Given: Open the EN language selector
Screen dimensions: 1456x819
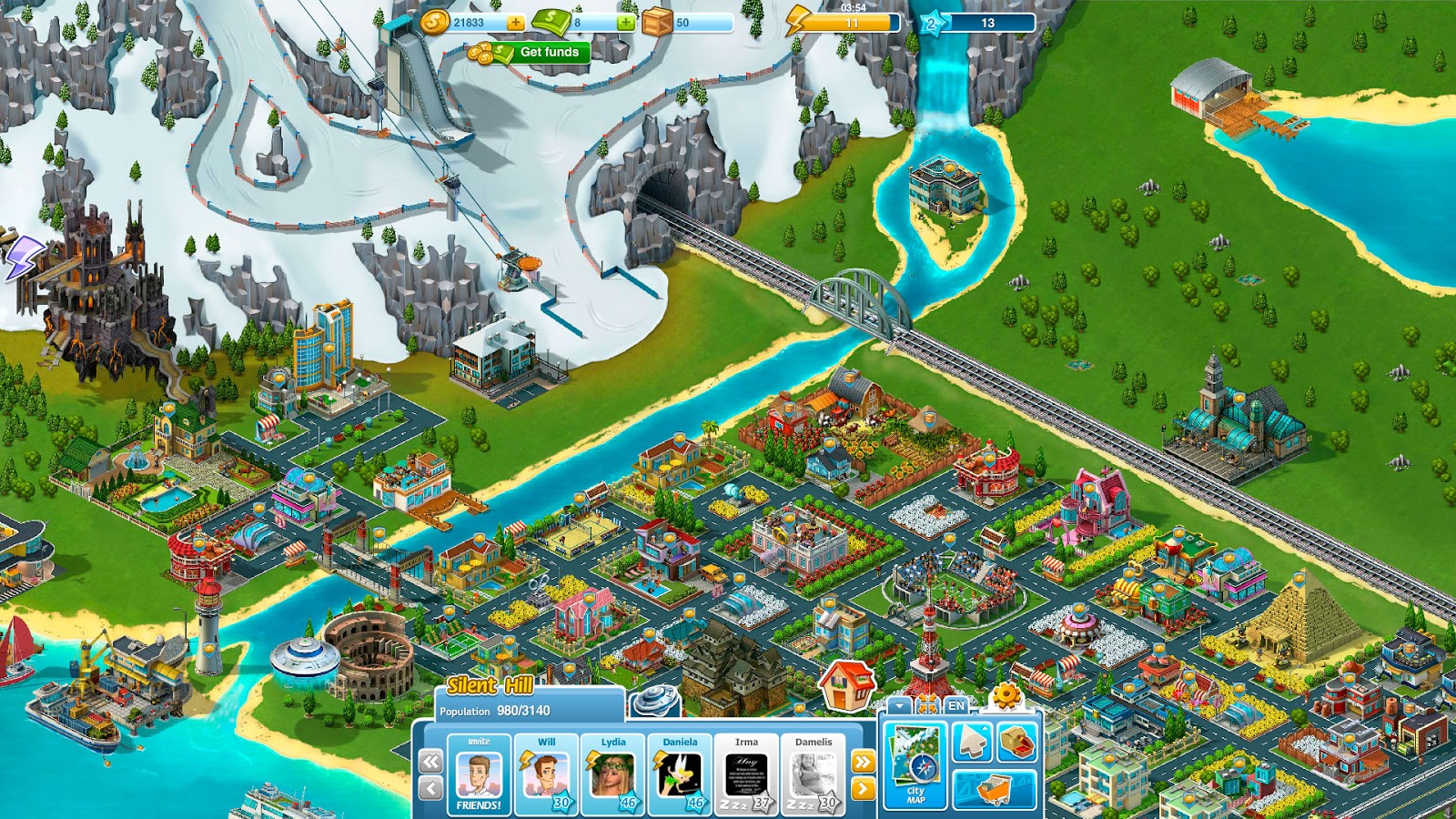Looking at the screenshot, I should pyautogui.click(x=955, y=705).
